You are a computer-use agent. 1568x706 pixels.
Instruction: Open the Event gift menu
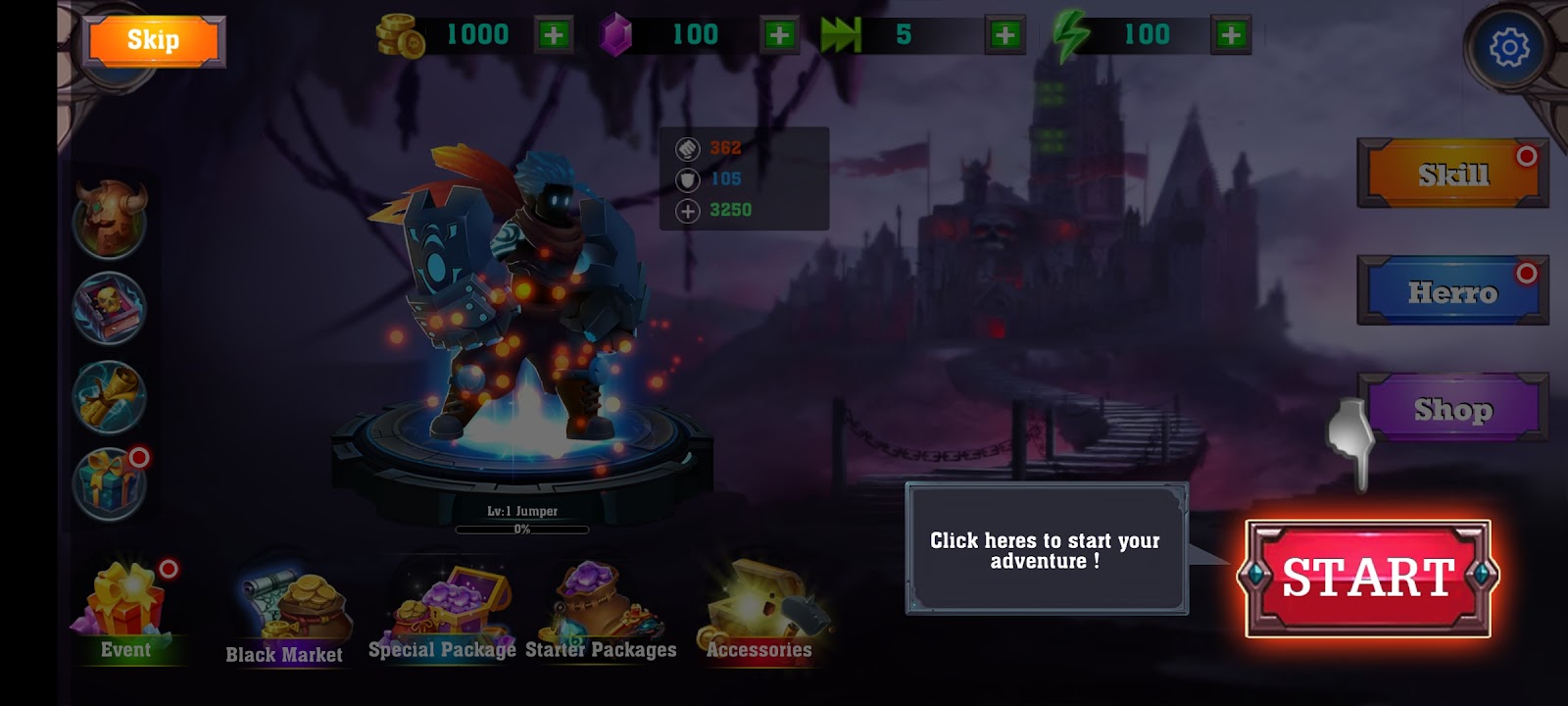127,610
